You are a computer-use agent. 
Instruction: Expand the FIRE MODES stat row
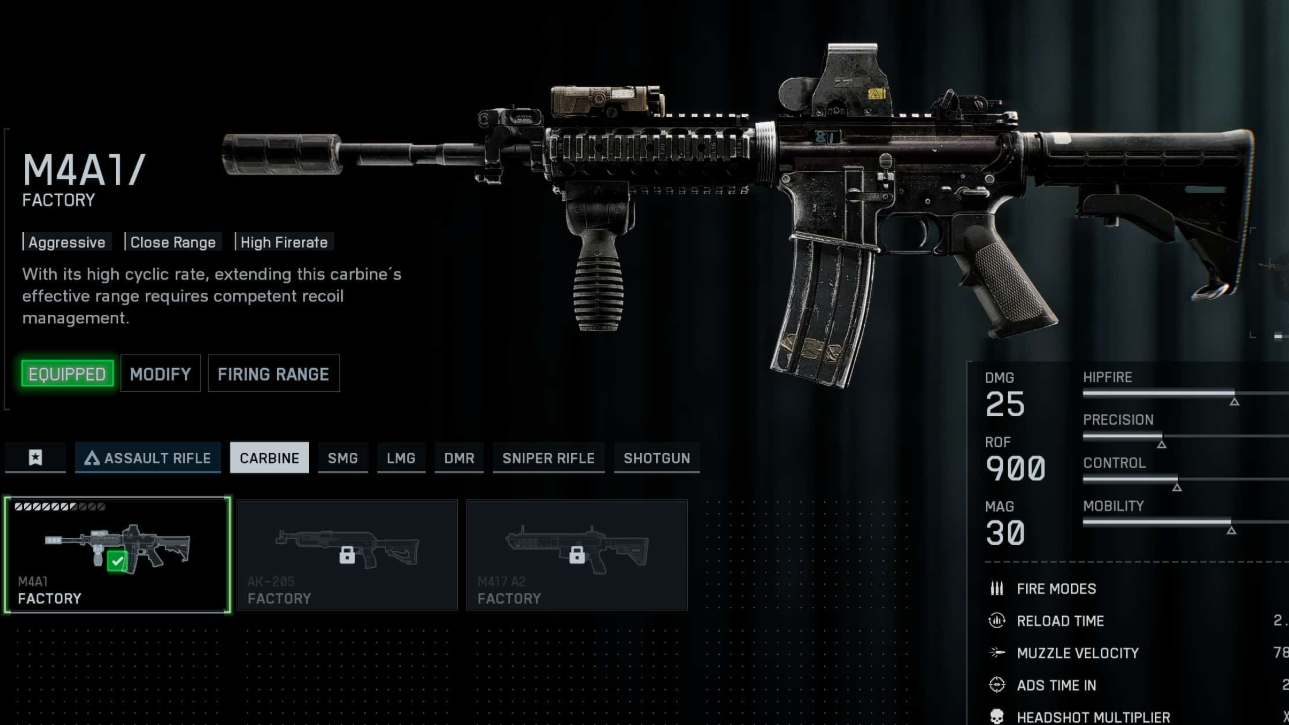click(x=1056, y=589)
